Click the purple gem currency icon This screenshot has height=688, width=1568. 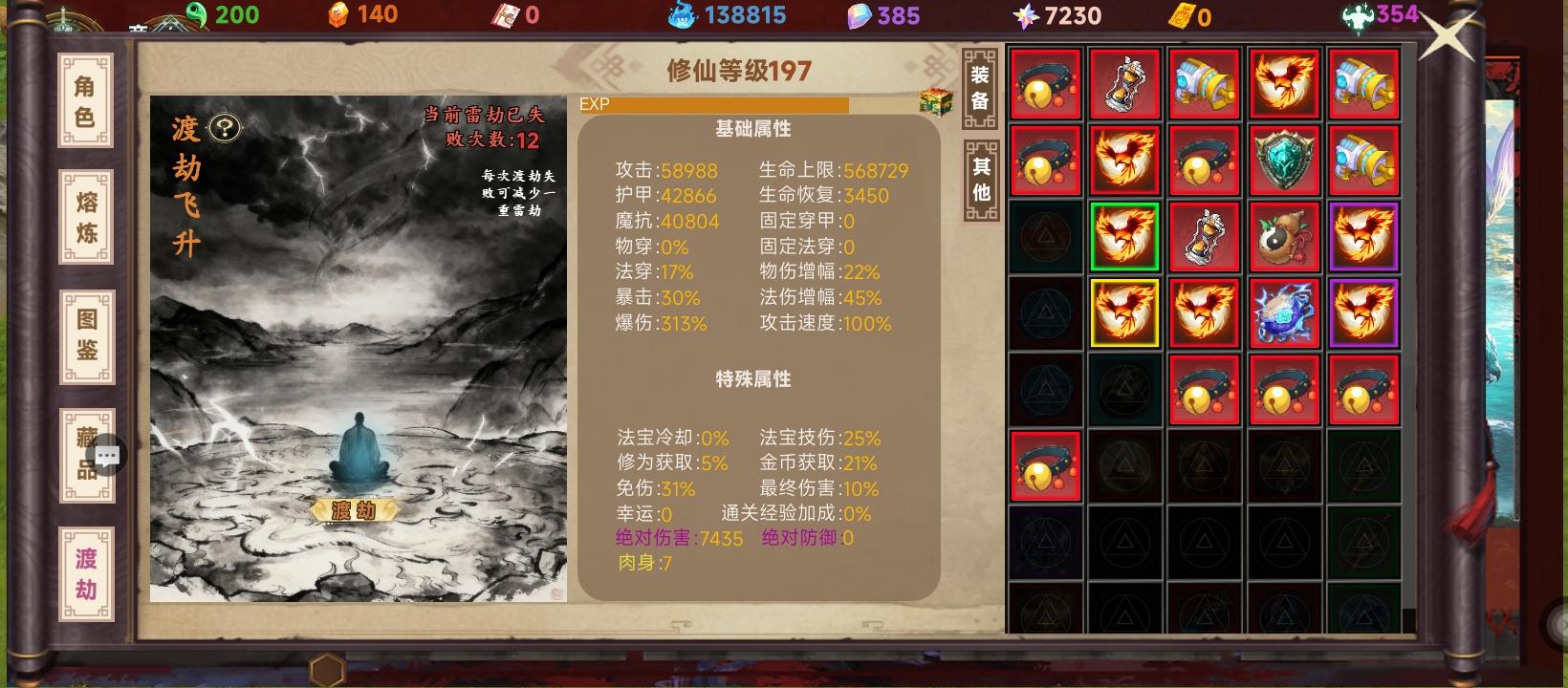(x=860, y=16)
